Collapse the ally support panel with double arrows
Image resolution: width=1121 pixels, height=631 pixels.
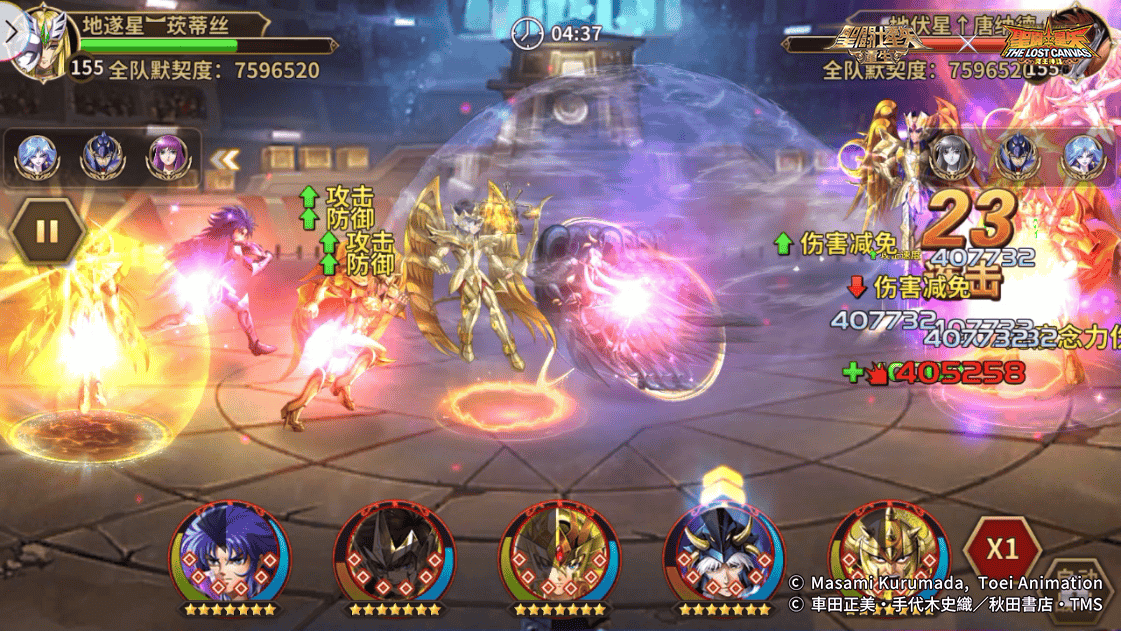223,158
